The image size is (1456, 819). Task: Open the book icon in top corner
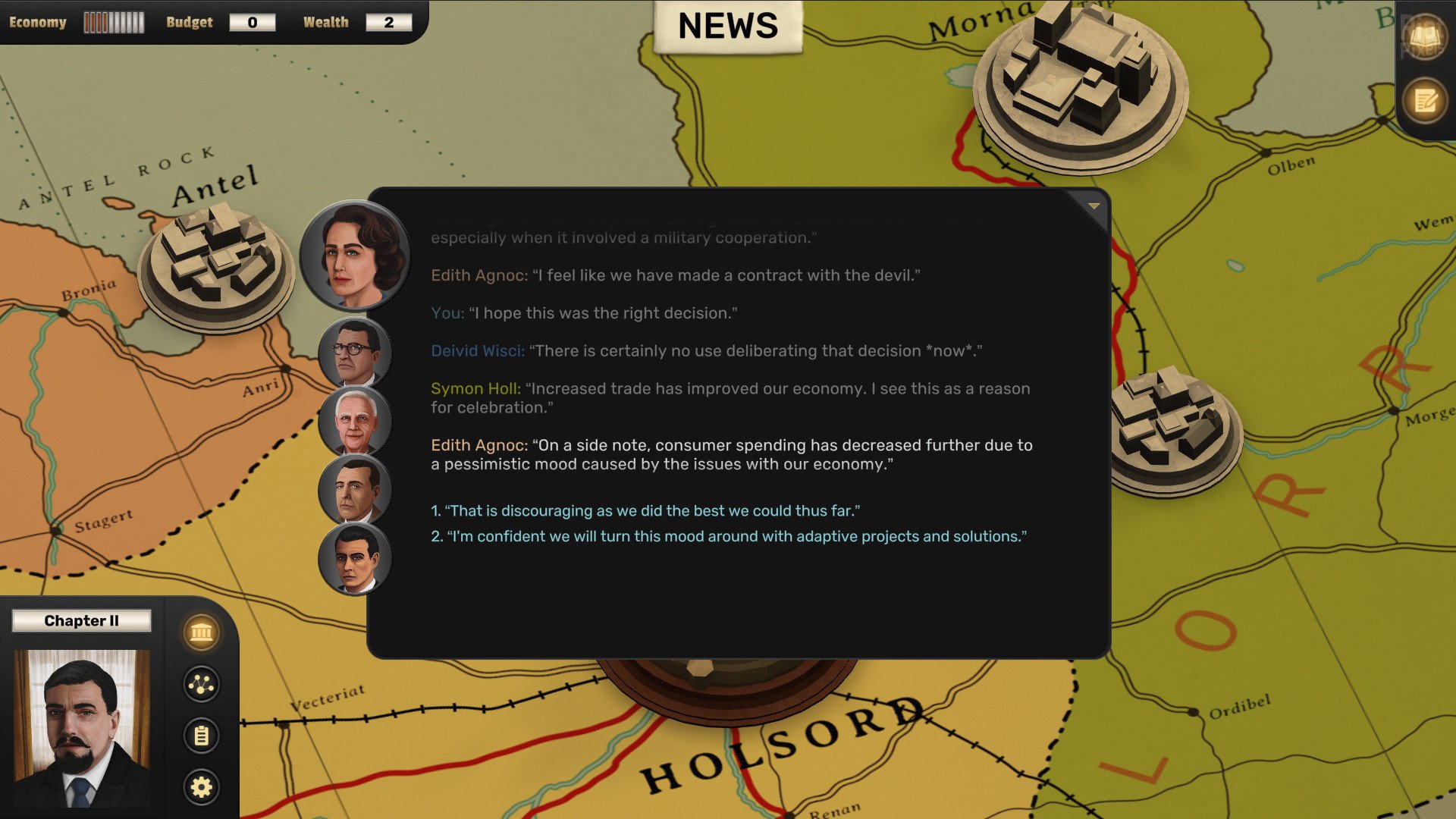1426,36
